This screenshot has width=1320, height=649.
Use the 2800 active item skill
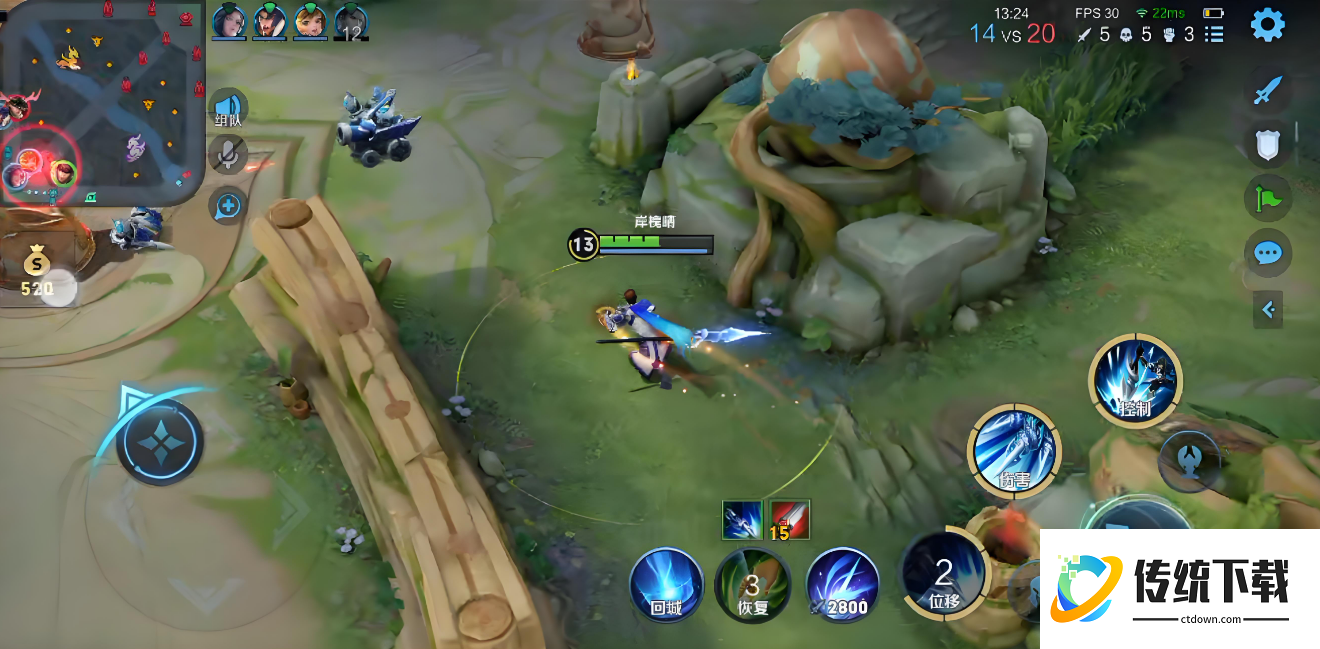pyautogui.click(x=843, y=584)
